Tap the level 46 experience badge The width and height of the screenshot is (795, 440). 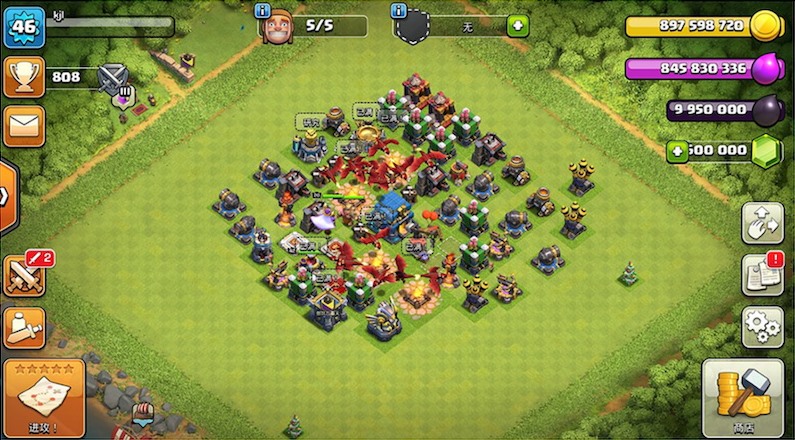(23, 27)
